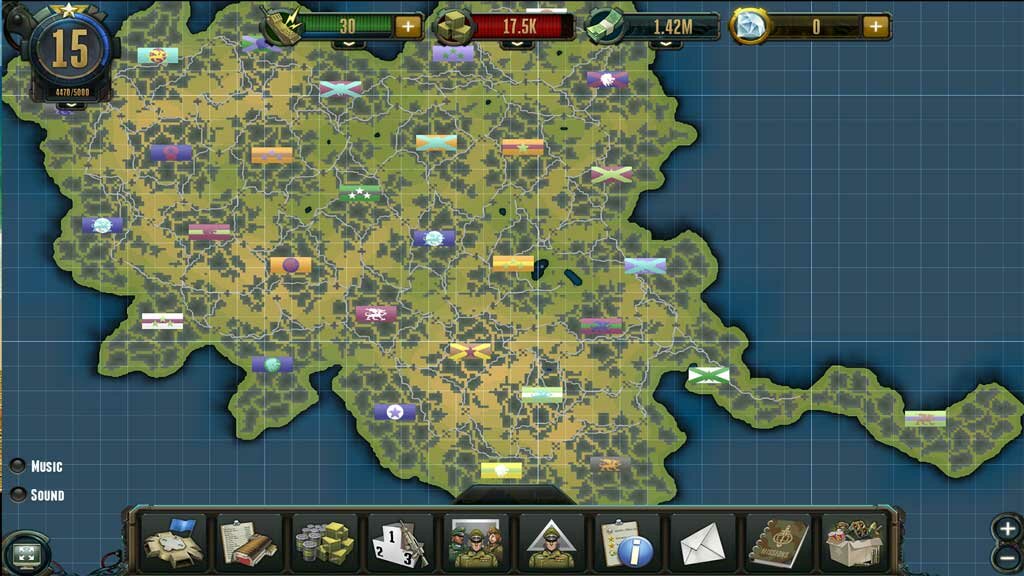Open the barrels and crates supplies menu
The height and width of the screenshot is (576, 1024).
(x=324, y=543)
